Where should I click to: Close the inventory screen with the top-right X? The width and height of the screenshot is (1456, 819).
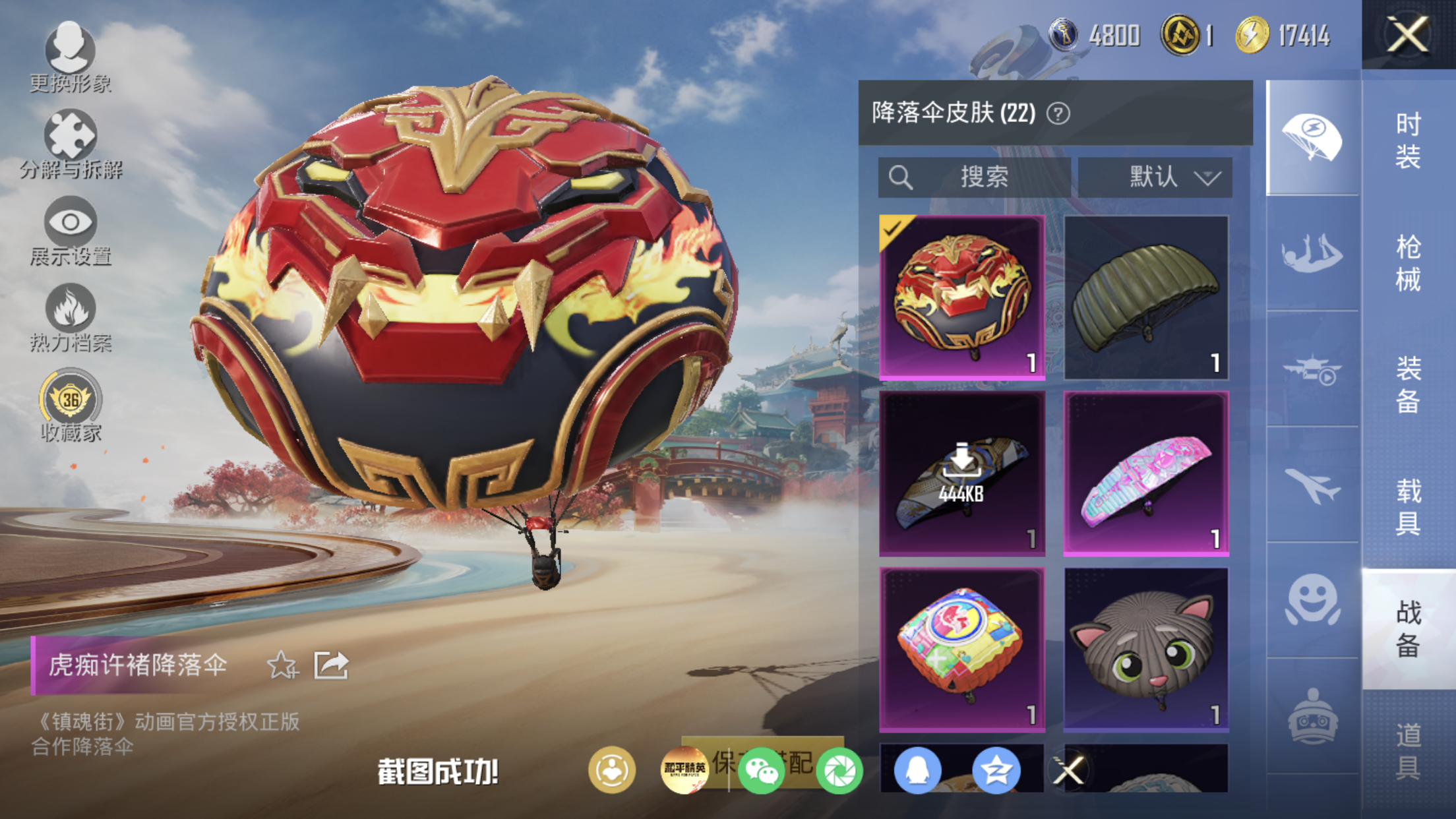point(1407,34)
